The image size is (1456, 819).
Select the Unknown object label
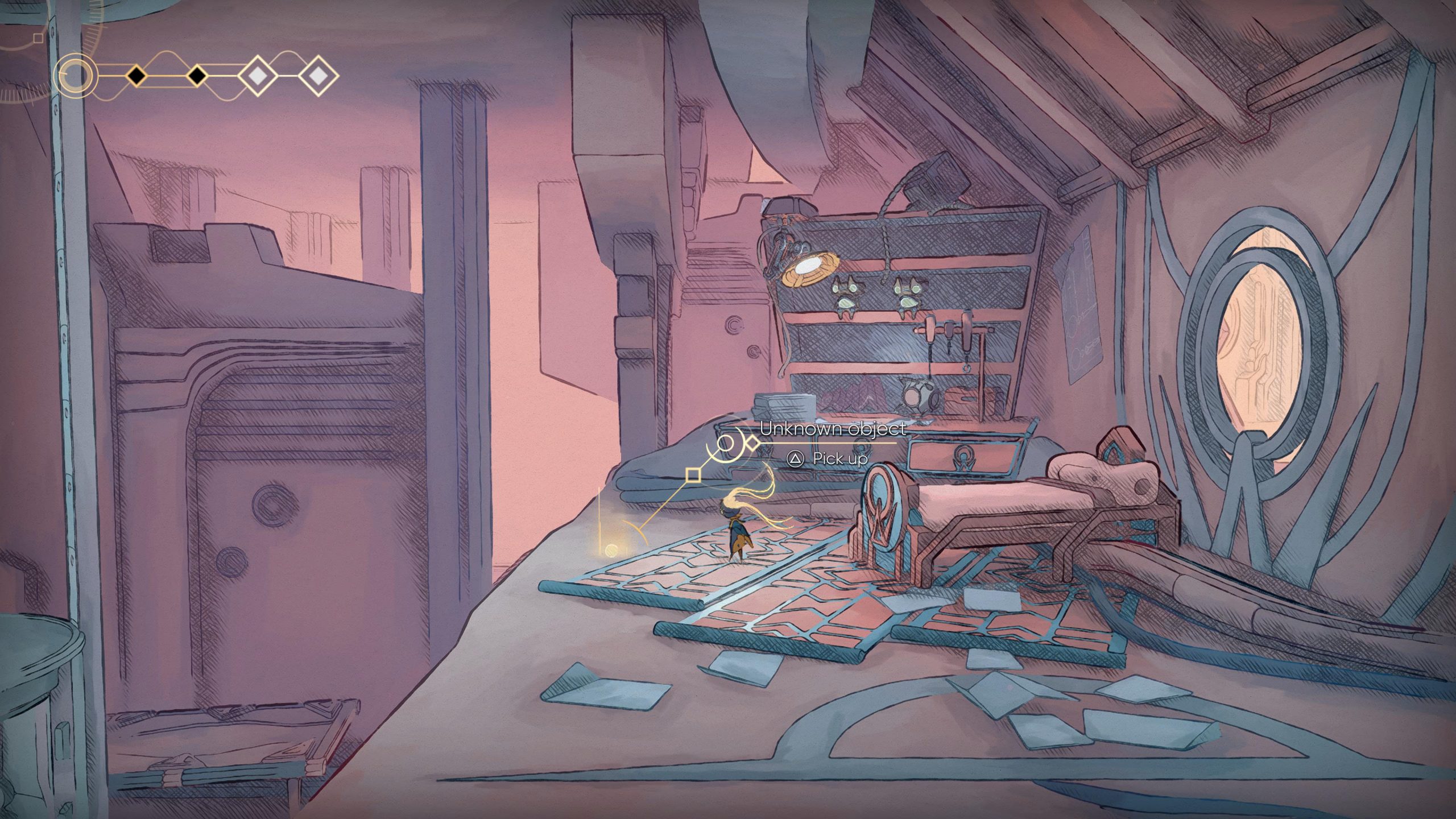coord(833,429)
